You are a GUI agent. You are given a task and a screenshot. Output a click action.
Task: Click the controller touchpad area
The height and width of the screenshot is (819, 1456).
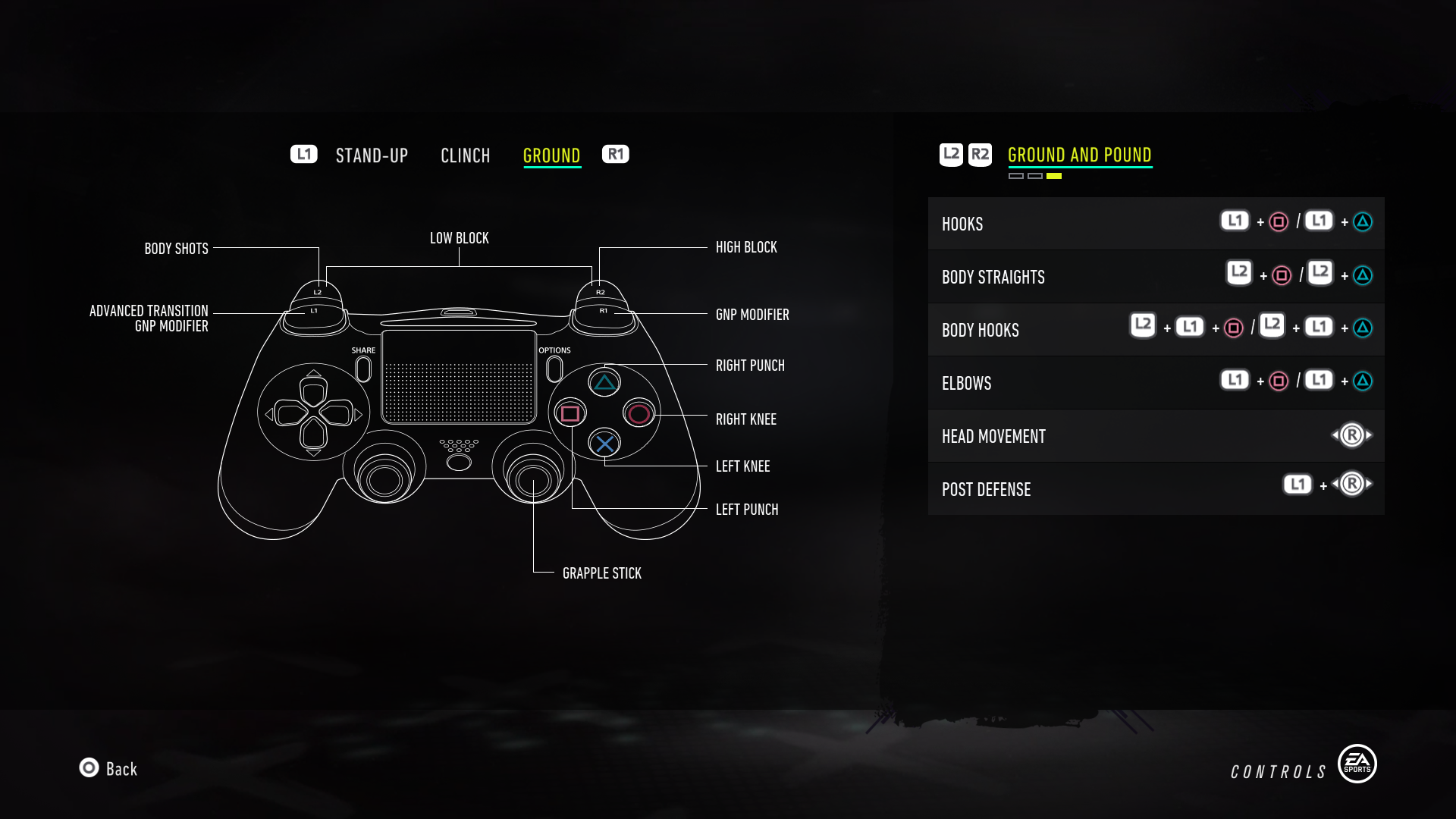tap(459, 375)
